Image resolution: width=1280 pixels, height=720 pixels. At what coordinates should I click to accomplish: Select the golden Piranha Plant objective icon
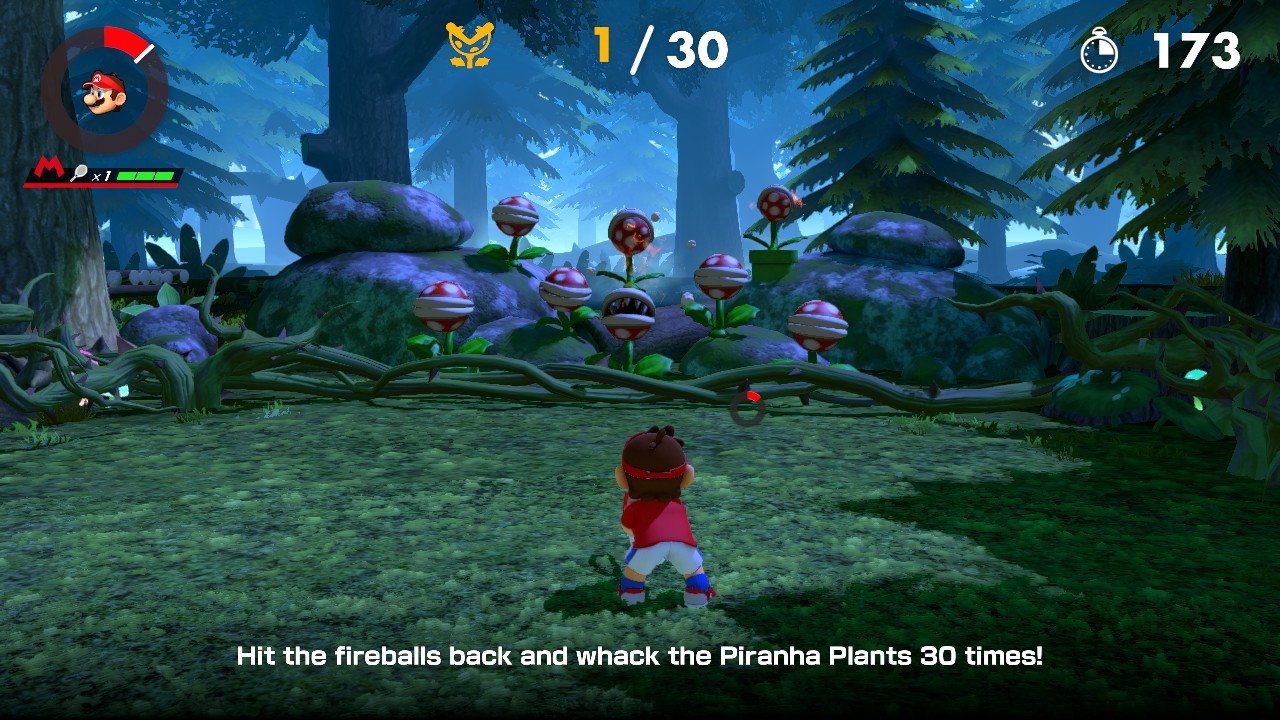click(470, 46)
